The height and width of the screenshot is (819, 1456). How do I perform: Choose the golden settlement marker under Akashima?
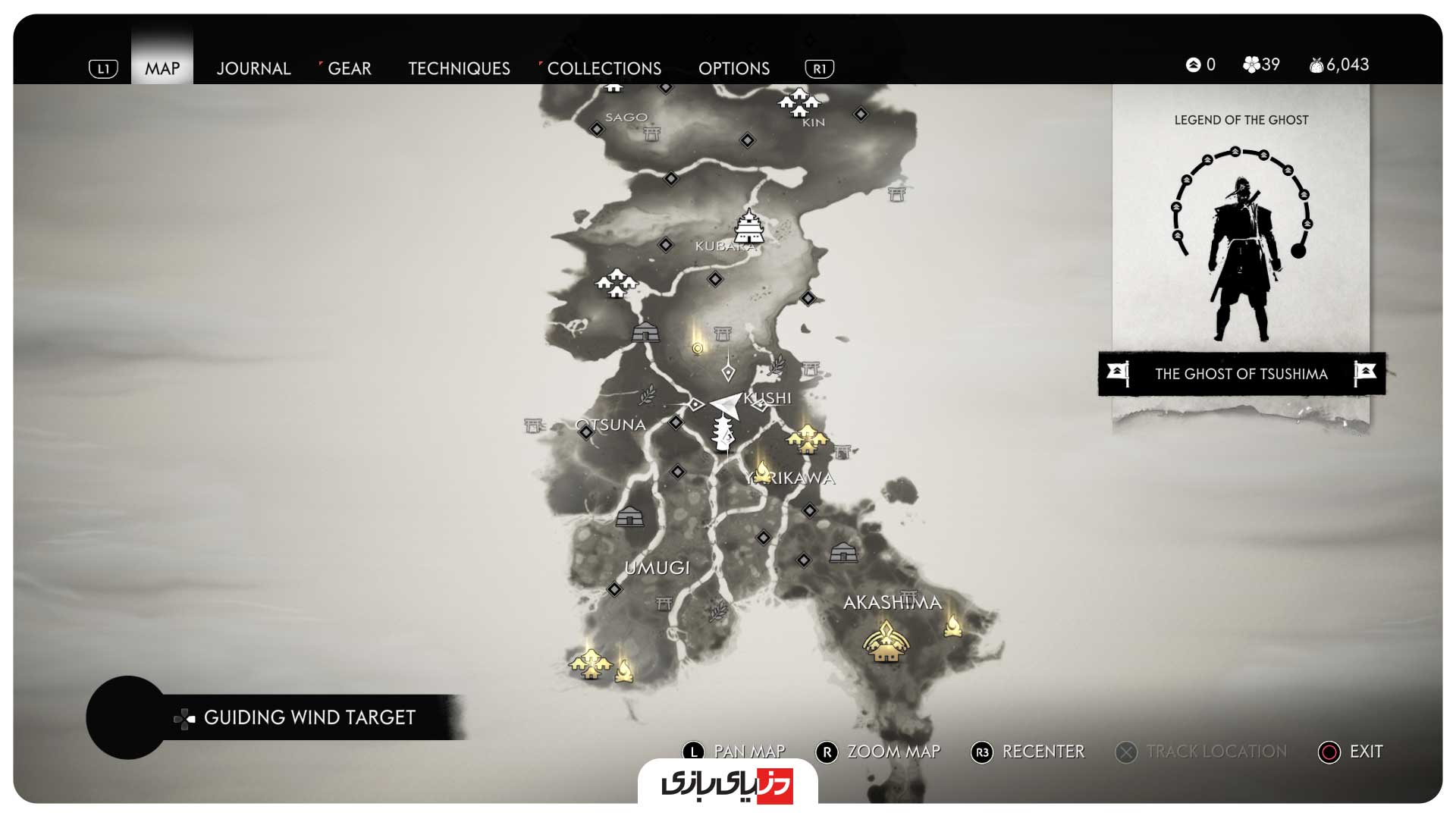point(886,642)
